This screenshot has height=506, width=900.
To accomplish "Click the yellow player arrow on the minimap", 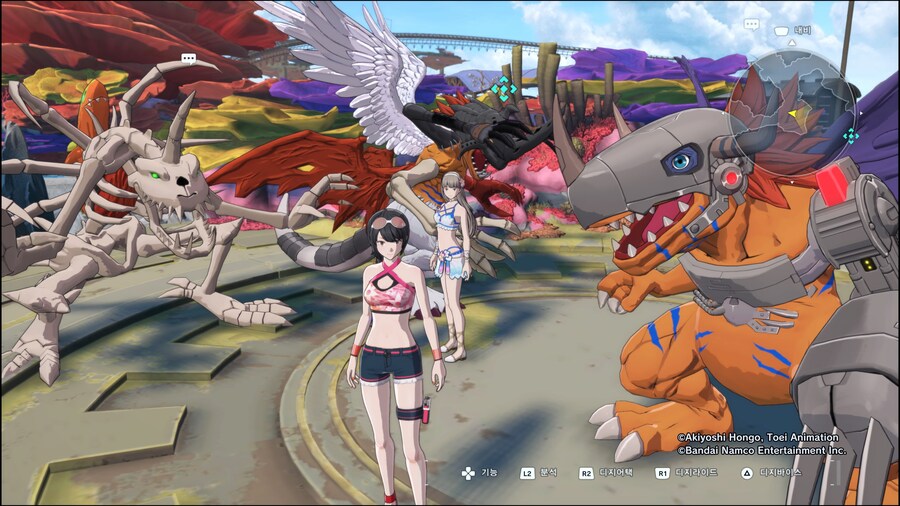I will (794, 115).
